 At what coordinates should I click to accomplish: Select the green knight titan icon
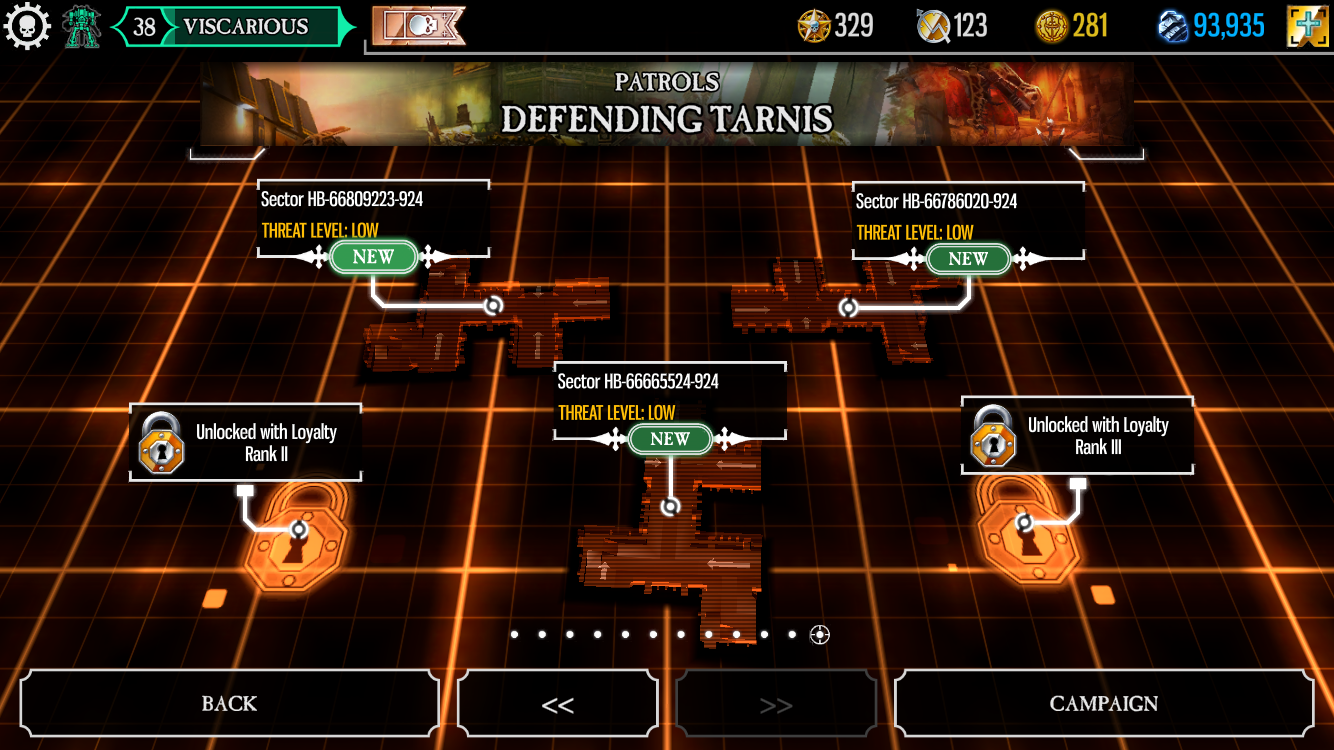tap(82, 27)
